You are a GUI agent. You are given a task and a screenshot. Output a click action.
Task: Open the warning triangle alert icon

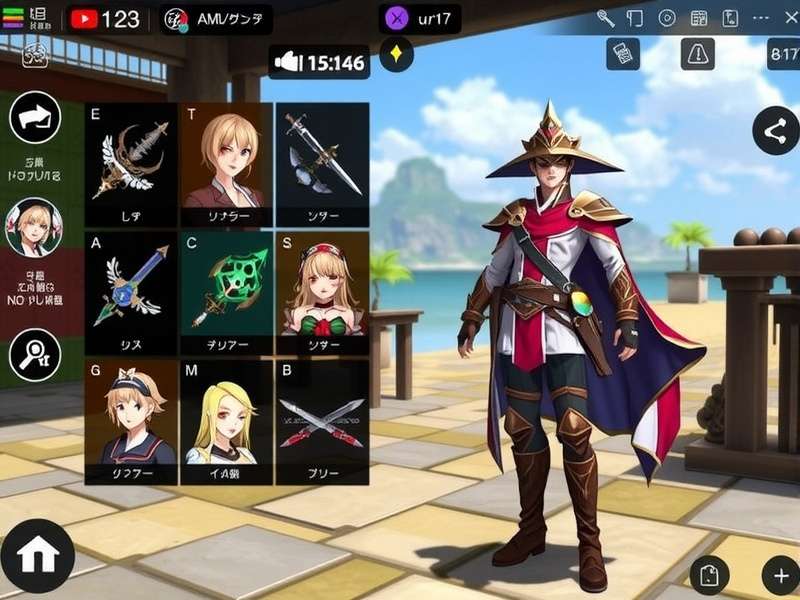tap(697, 54)
